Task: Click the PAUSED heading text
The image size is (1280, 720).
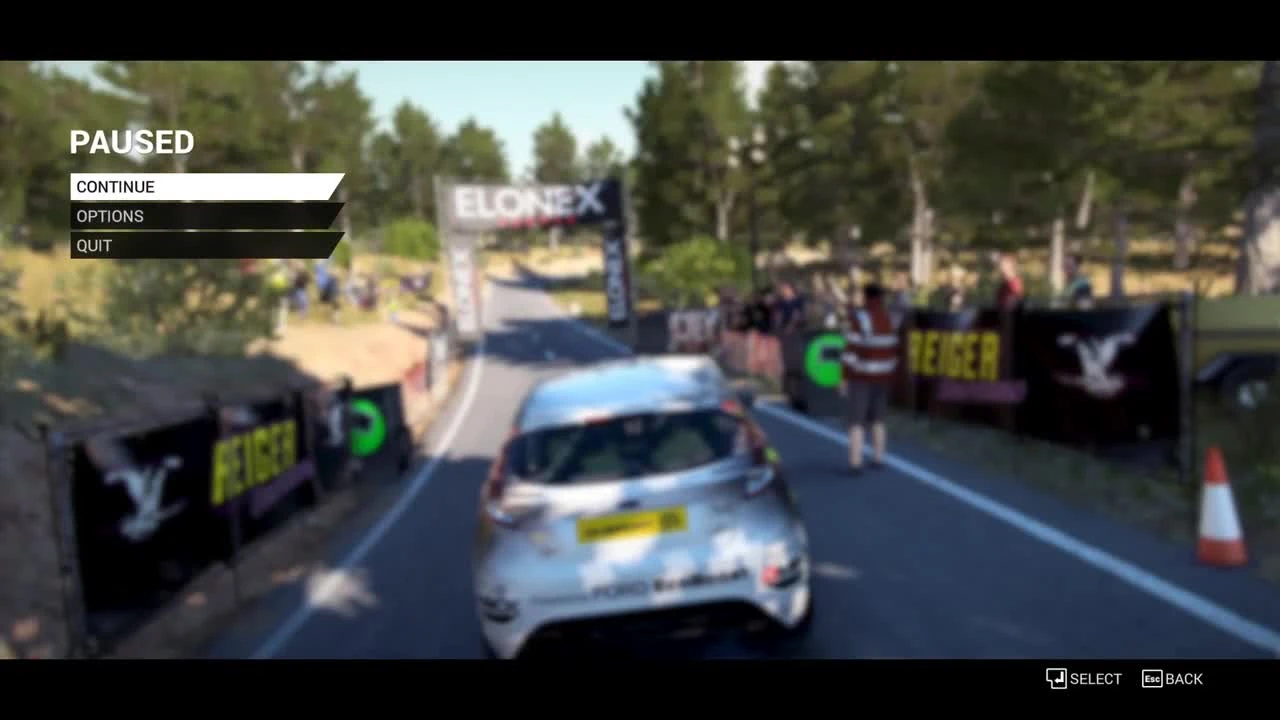Action: pos(131,142)
